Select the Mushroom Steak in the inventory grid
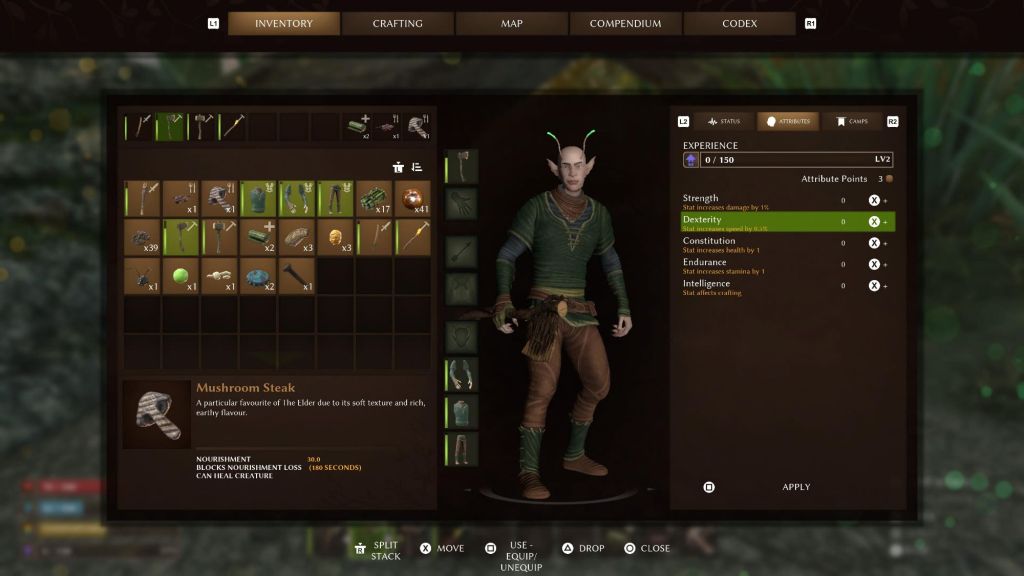Image resolution: width=1024 pixels, height=576 pixels. (x=219, y=198)
